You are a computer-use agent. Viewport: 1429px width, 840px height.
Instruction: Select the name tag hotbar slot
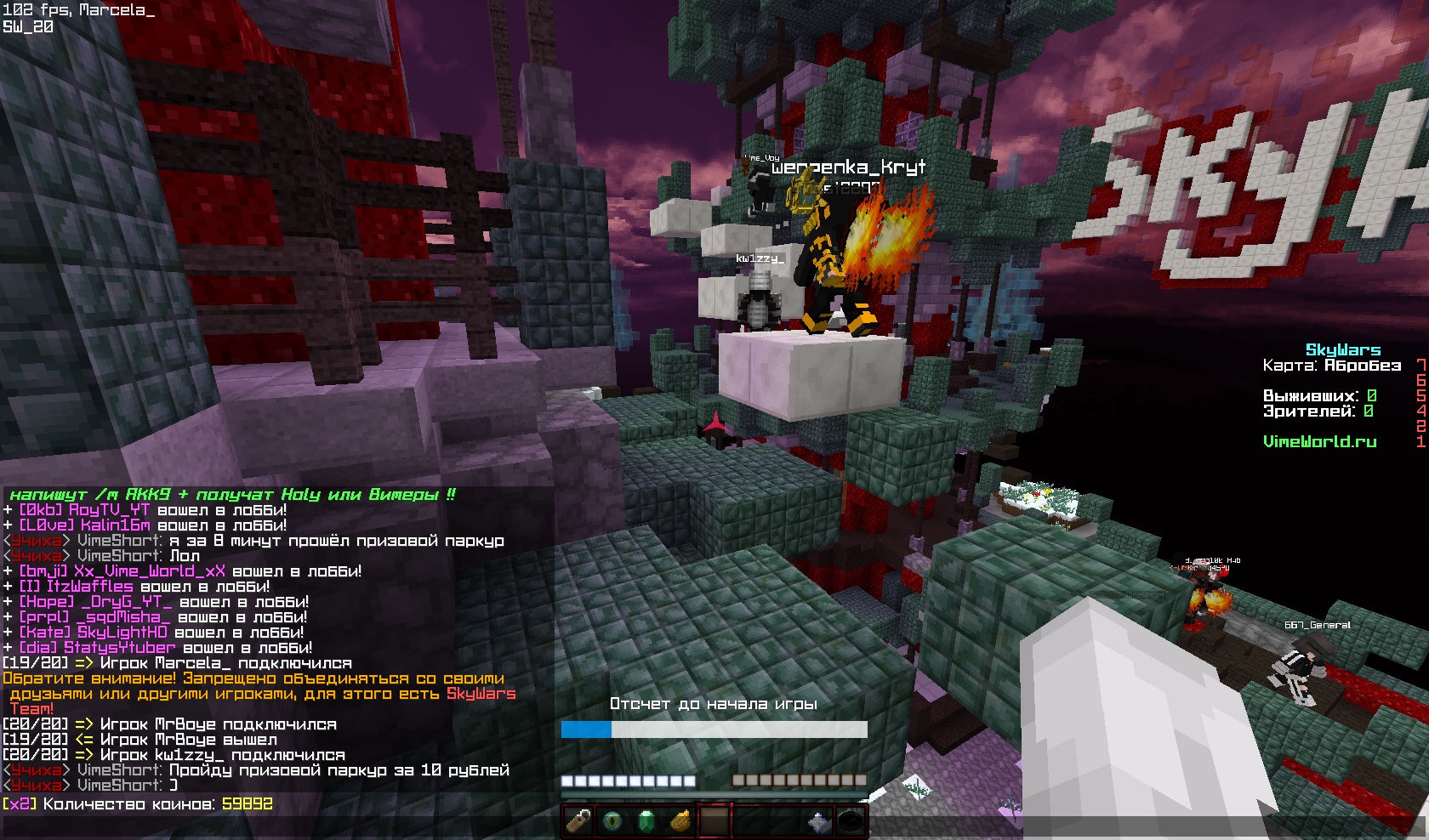point(579,822)
